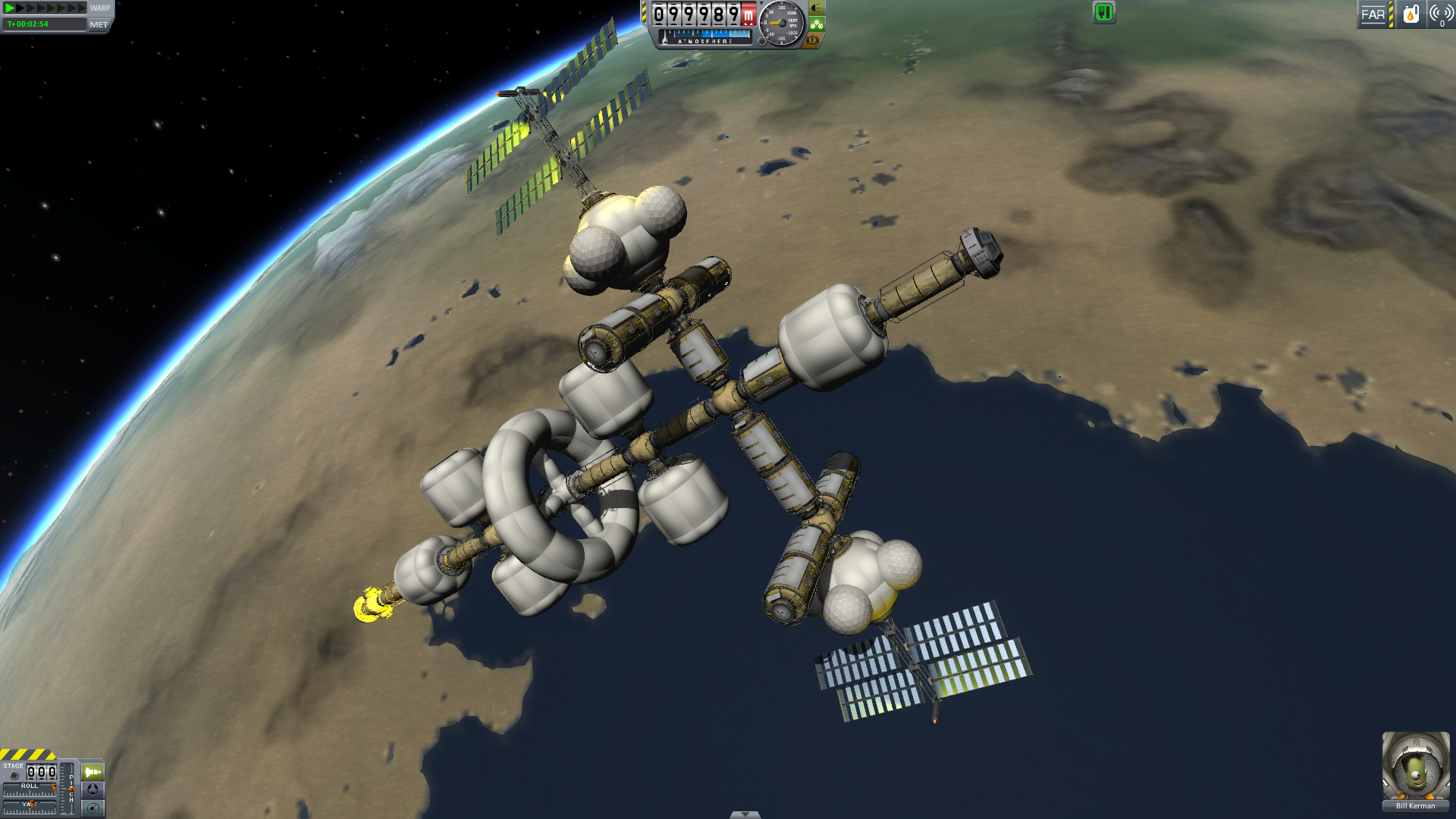Viewport: 1456px width, 819px height.
Task: Click the green first time-warp arrow
Action: coord(11,8)
